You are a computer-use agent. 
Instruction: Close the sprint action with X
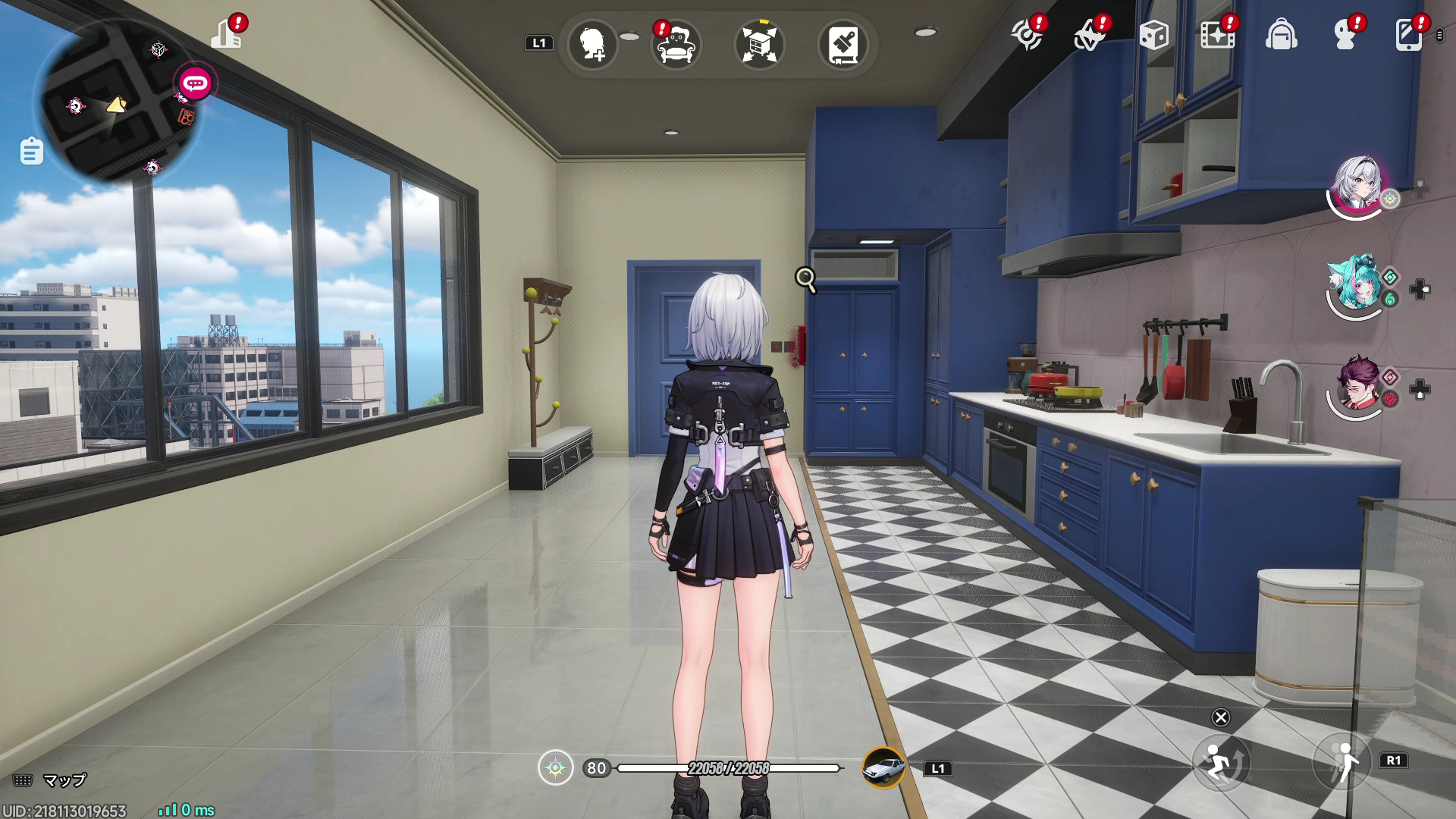tap(1221, 717)
